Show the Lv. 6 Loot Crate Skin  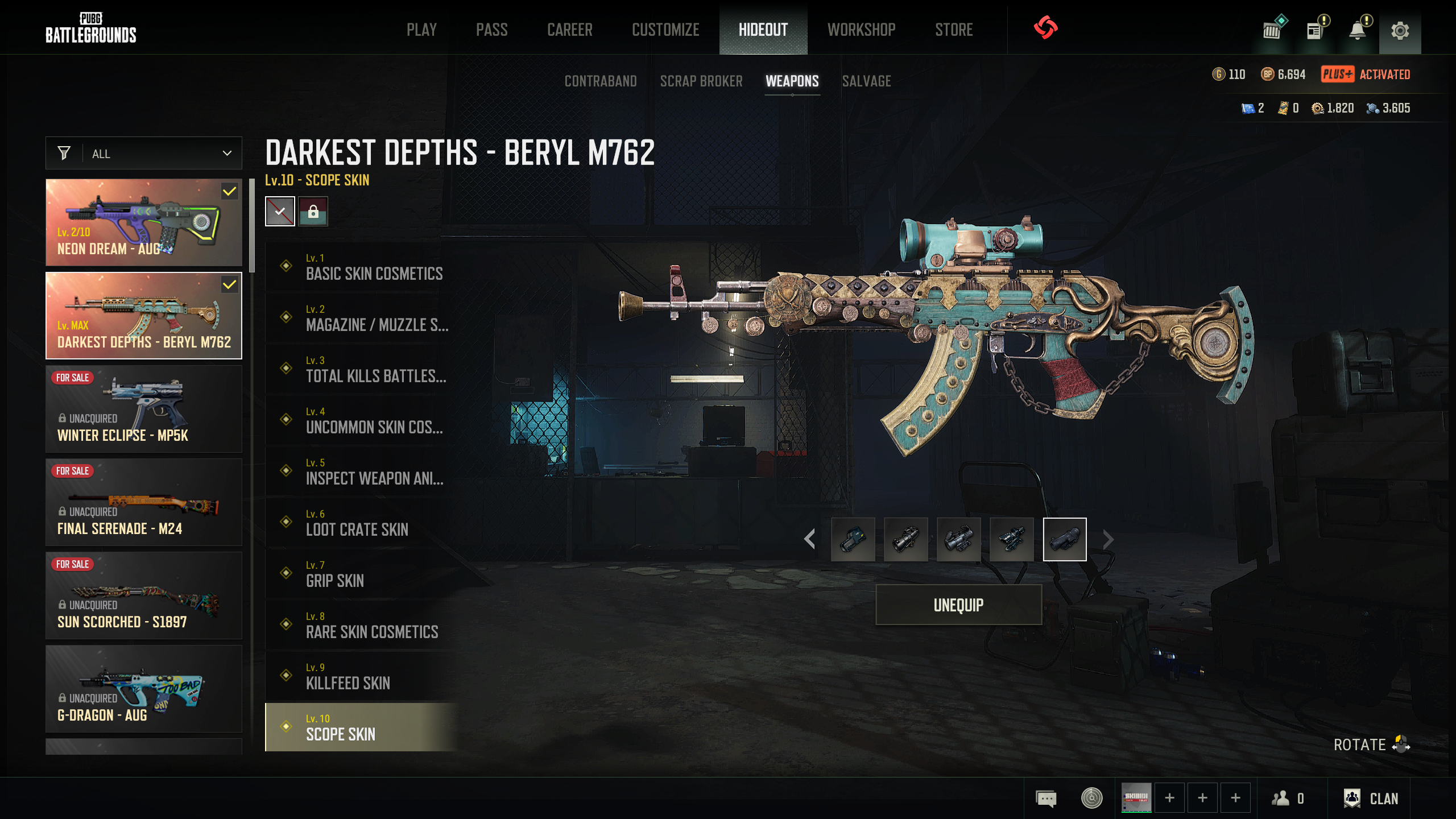[362, 523]
